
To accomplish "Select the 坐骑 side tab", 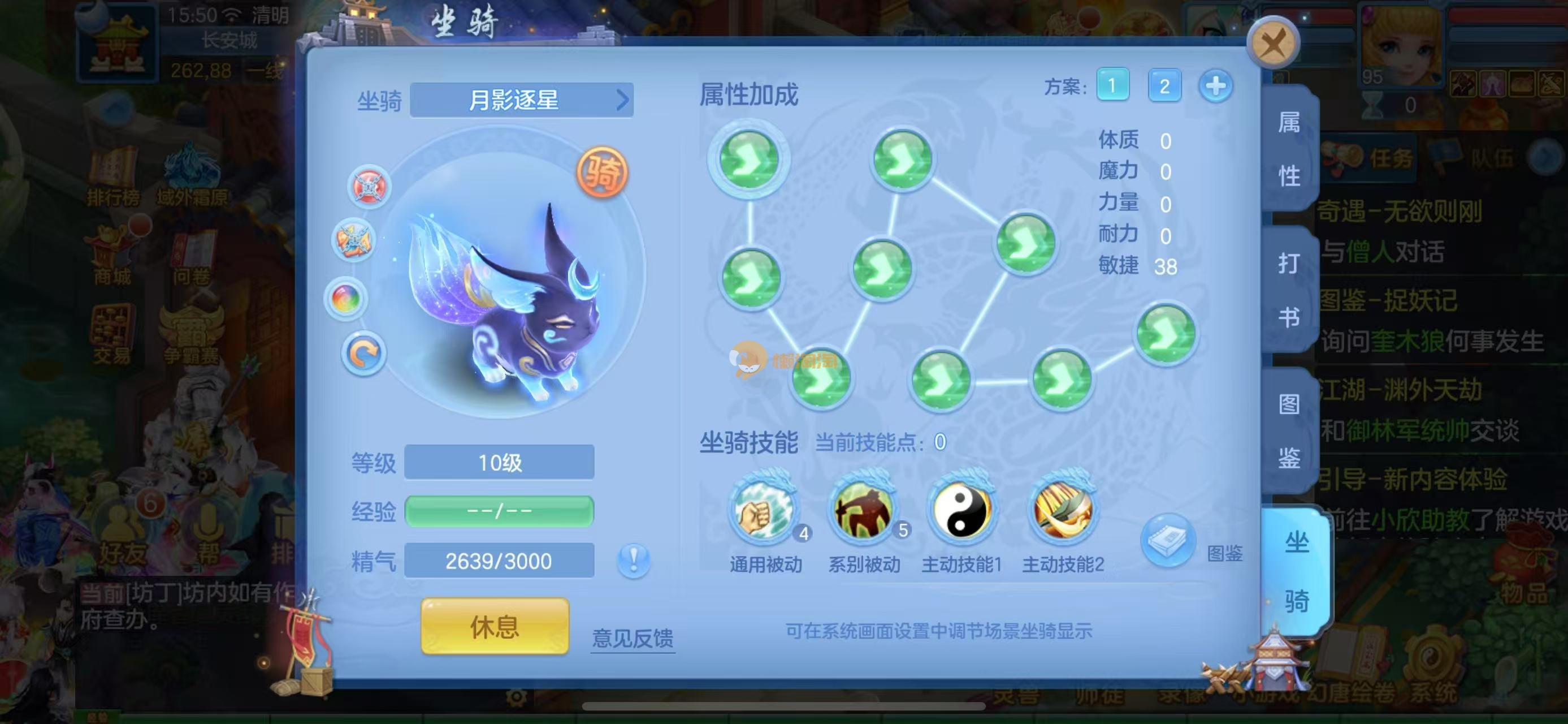I will coord(1296,571).
